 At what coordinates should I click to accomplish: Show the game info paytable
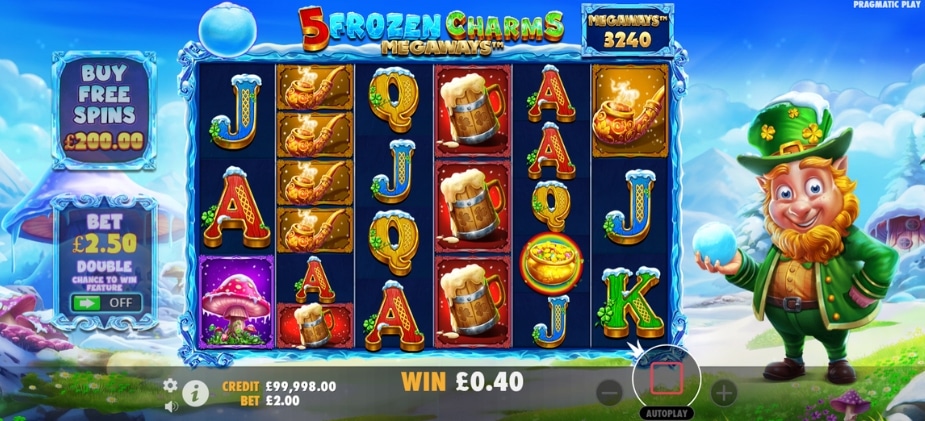coord(194,394)
